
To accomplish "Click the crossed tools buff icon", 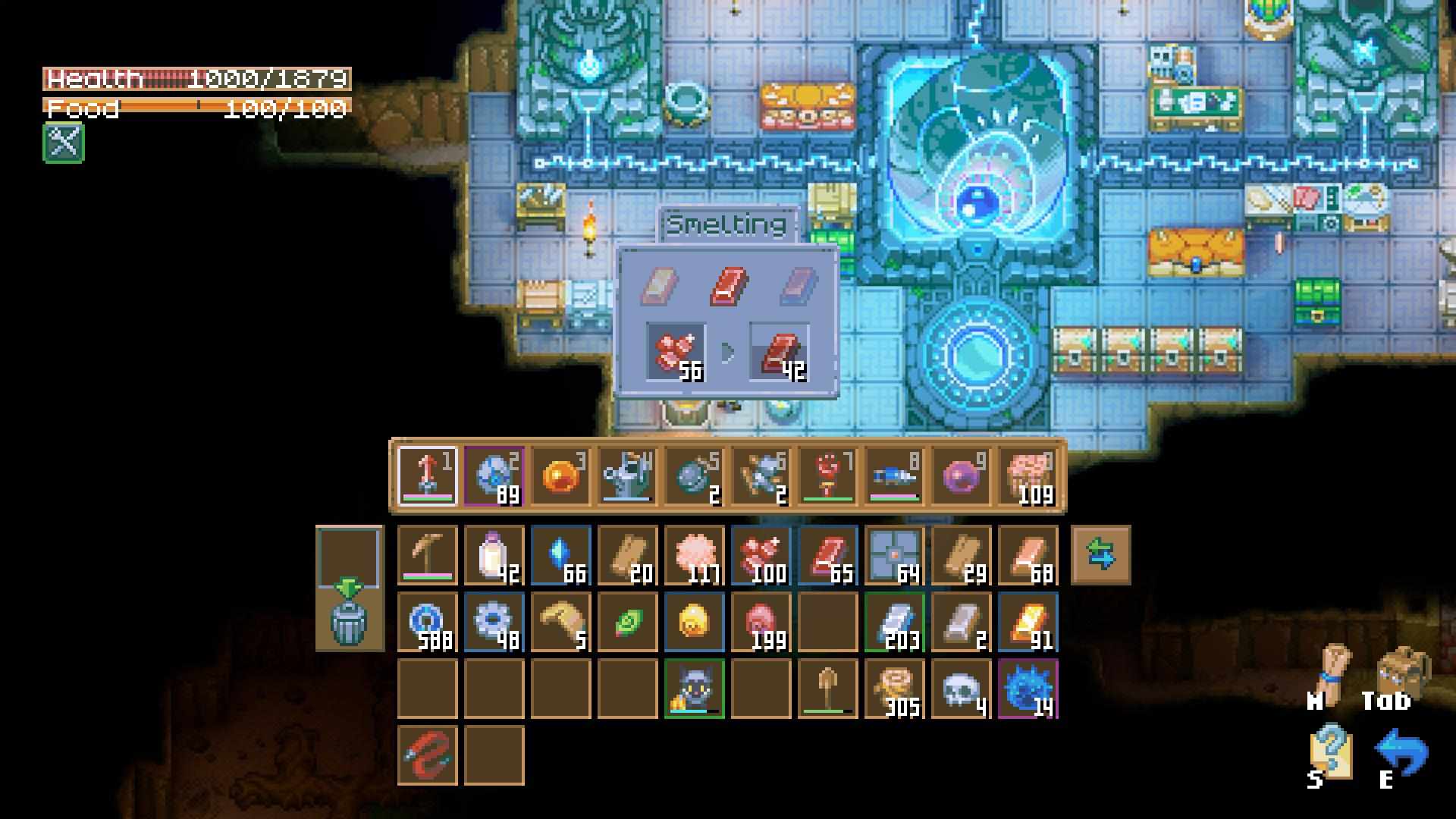I will pos(64,143).
